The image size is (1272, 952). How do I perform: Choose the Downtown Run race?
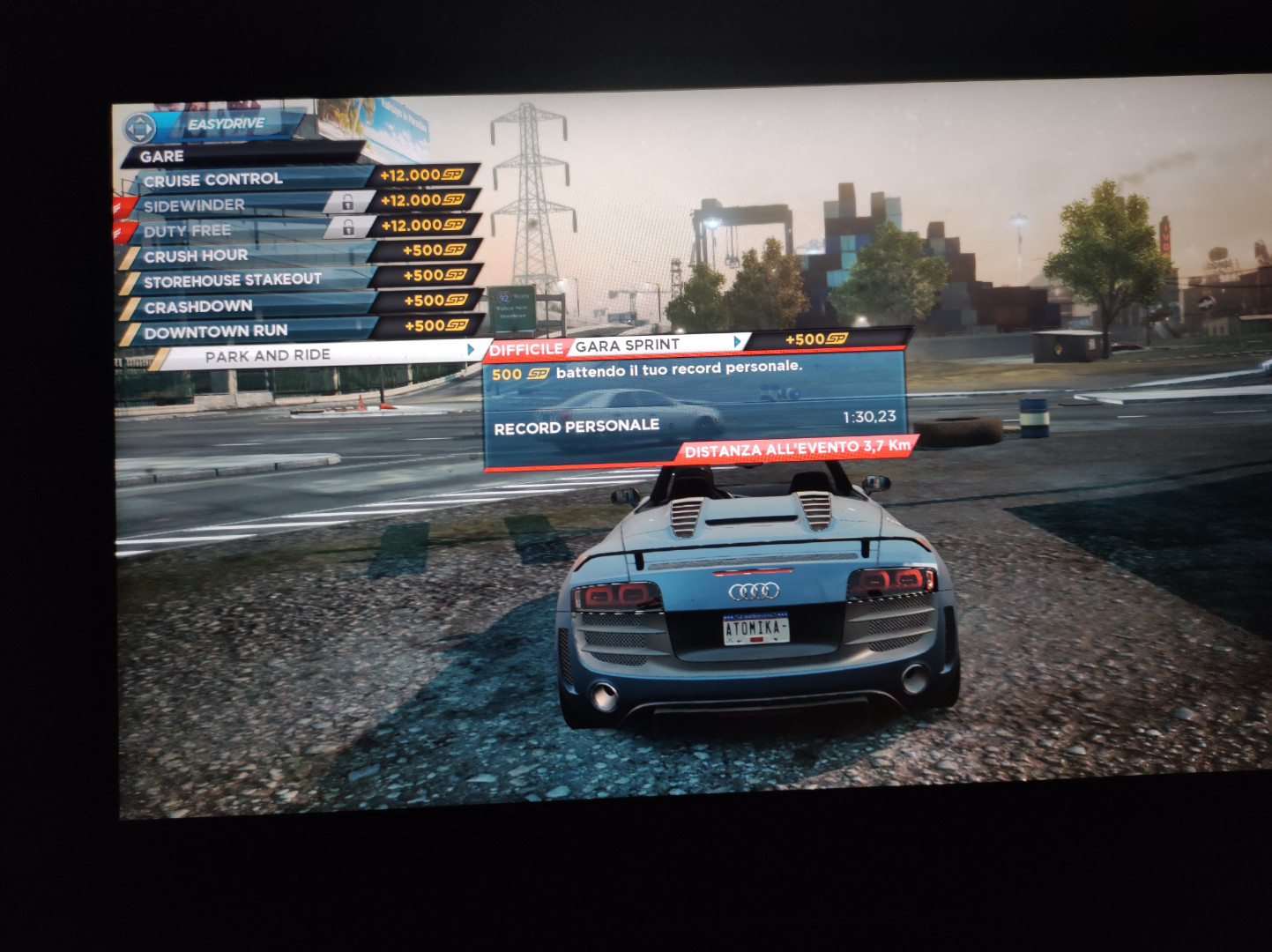click(216, 331)
